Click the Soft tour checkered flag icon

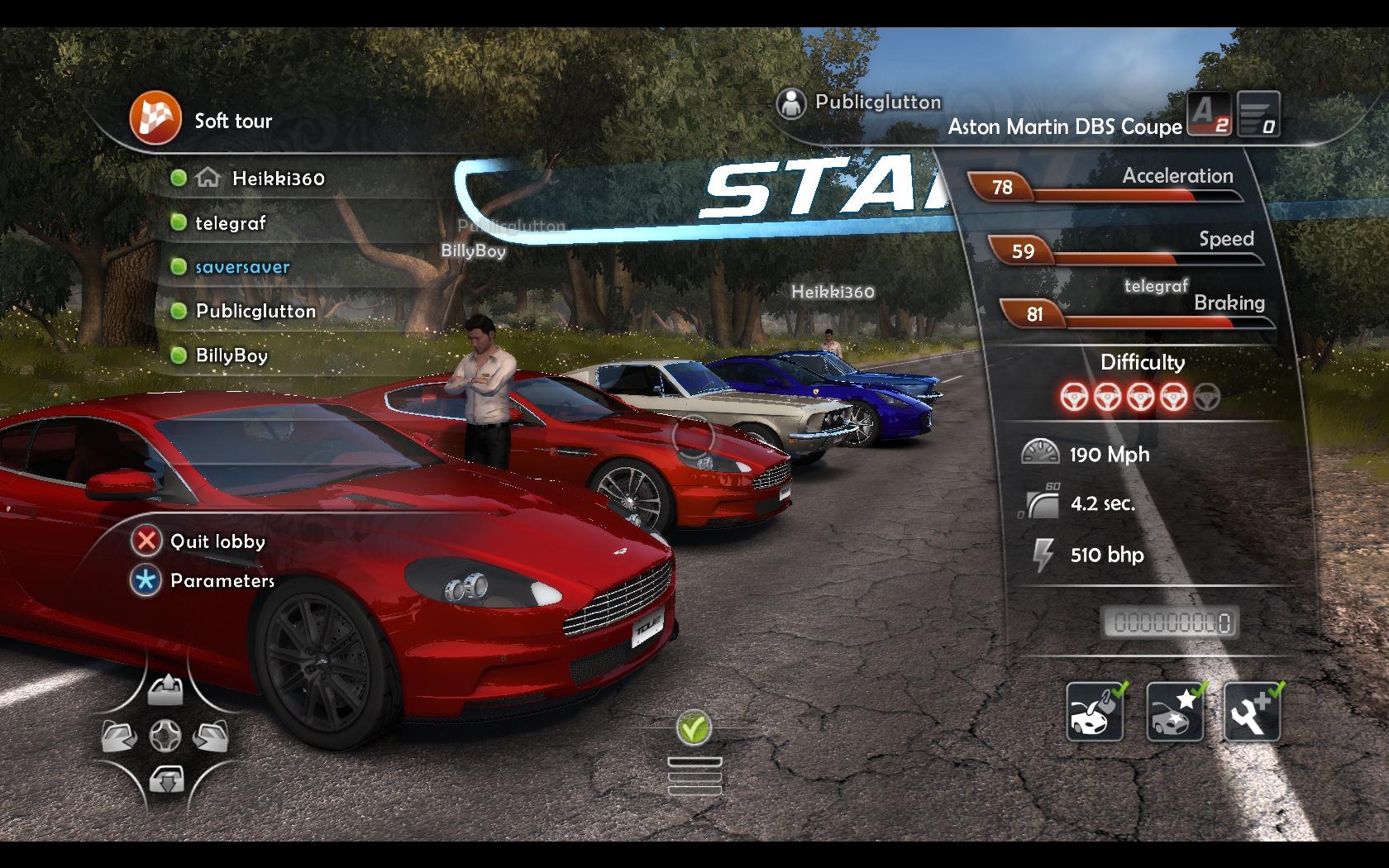click(155, 119)
